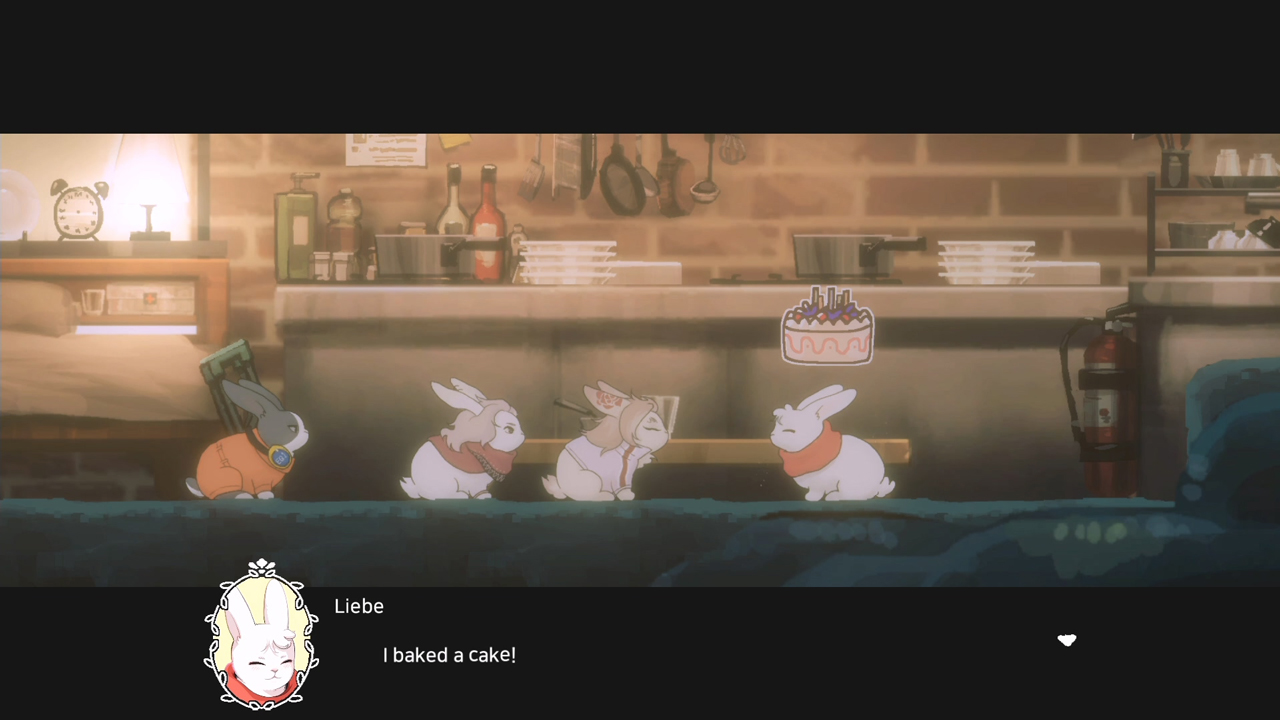Click the red fire extinguisher
The height and width of the screenshot is (720, 1280).
(1103, 390)
